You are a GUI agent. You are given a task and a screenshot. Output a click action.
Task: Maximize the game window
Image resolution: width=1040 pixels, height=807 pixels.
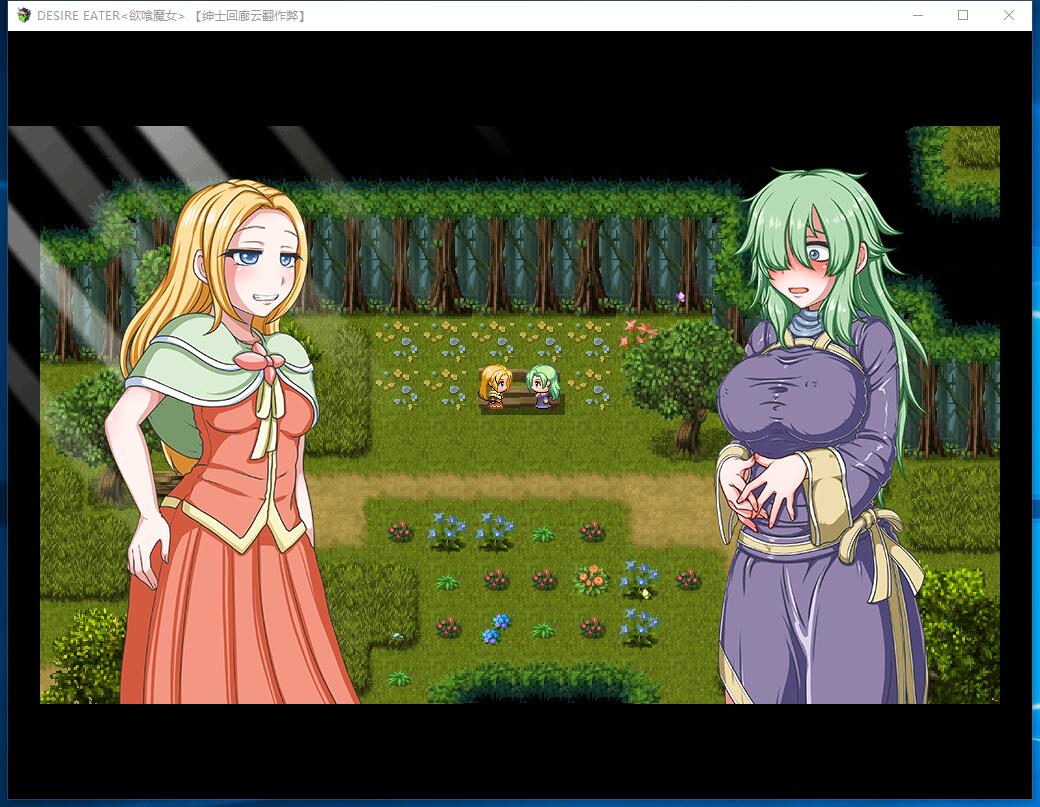963,15
